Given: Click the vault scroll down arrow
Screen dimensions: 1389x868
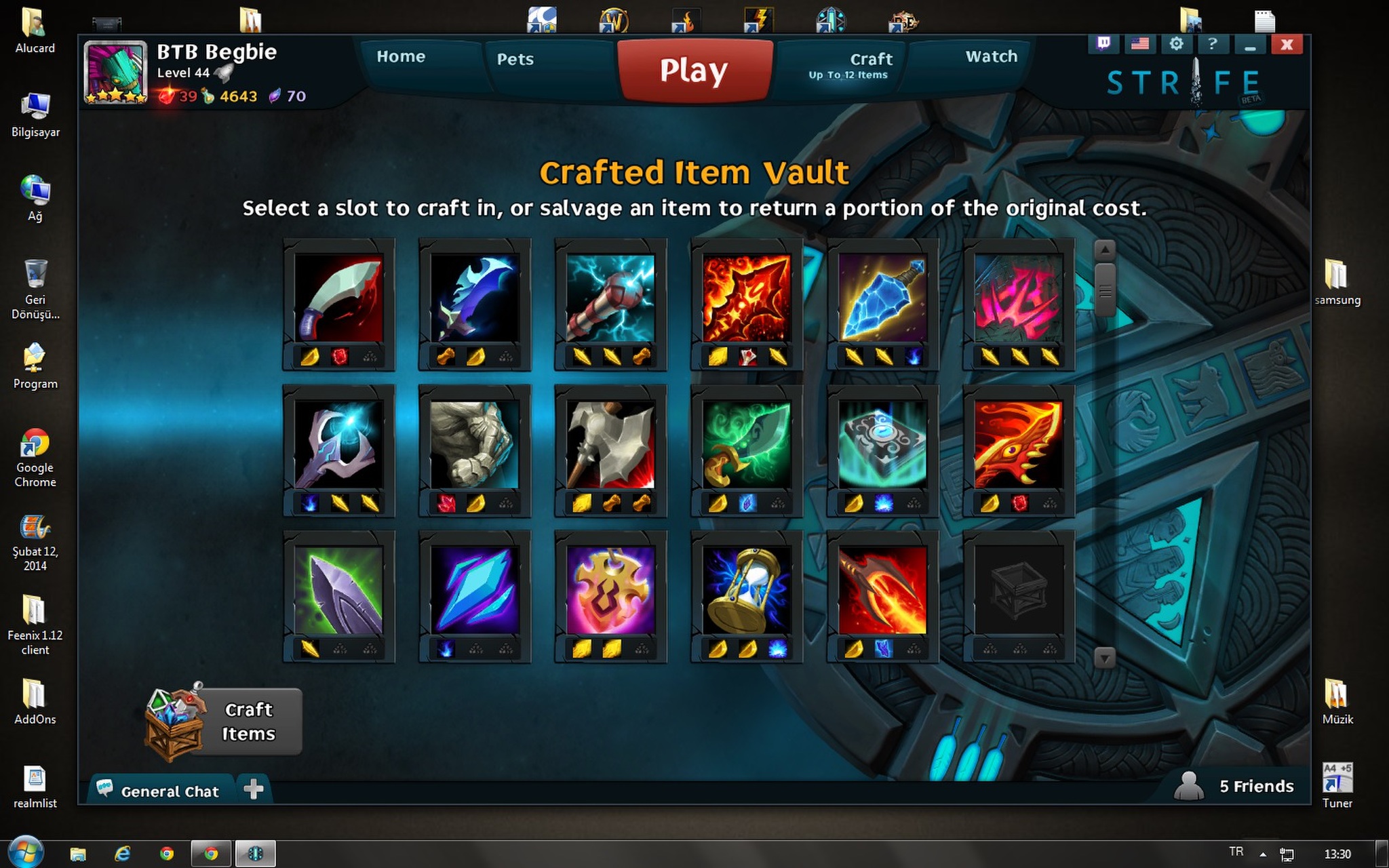Looking at the screenshot, I should (1105, 657).
